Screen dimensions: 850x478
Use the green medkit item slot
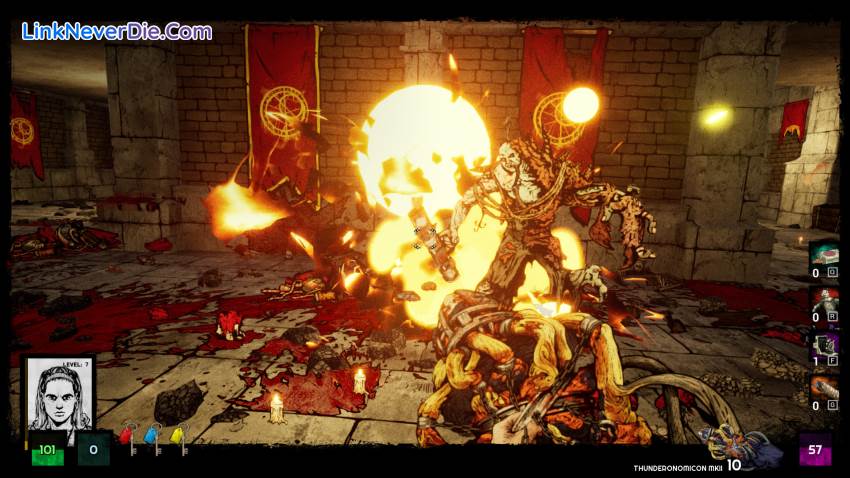click(x=824, y=257)
